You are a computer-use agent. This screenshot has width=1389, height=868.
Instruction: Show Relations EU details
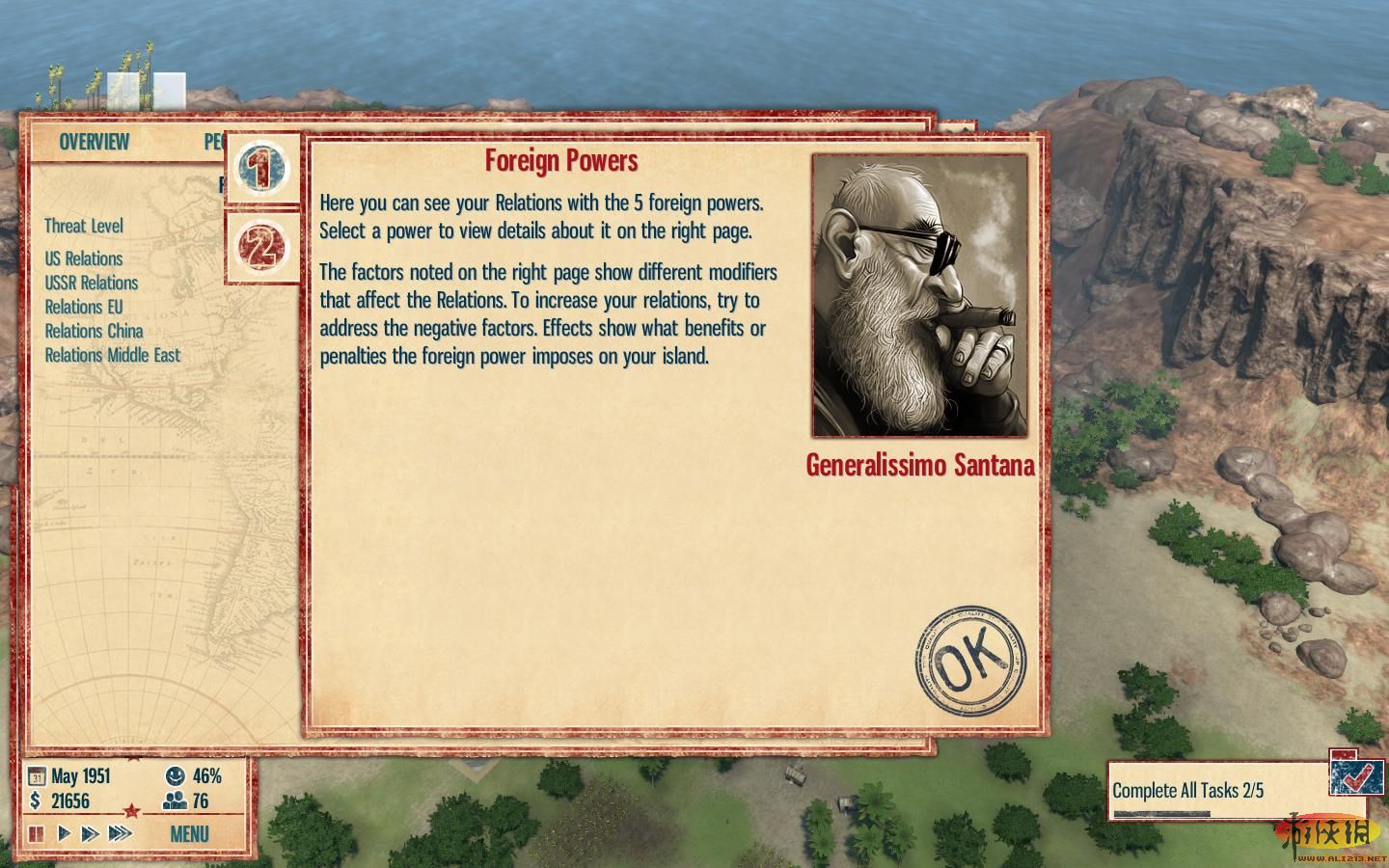[84, 307]
